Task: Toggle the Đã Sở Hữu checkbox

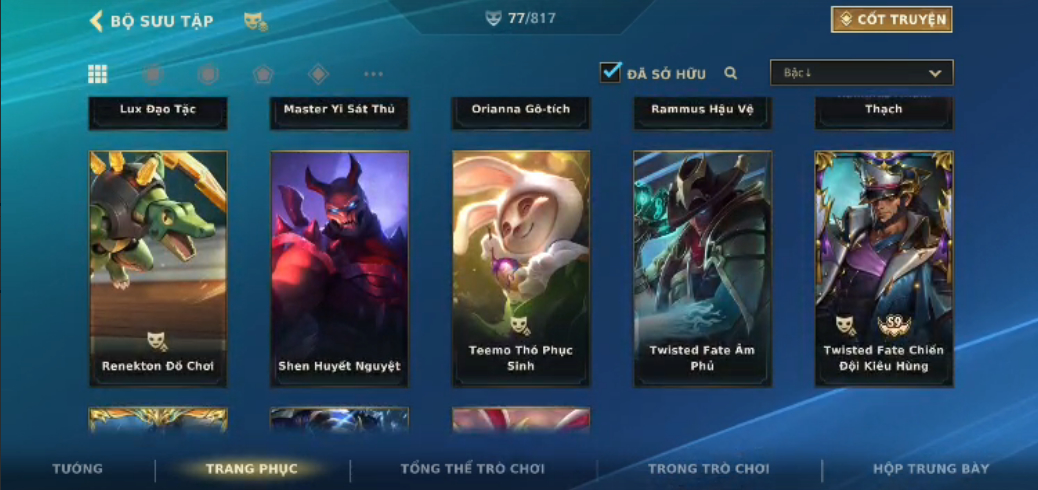Action: click(610, 73)
